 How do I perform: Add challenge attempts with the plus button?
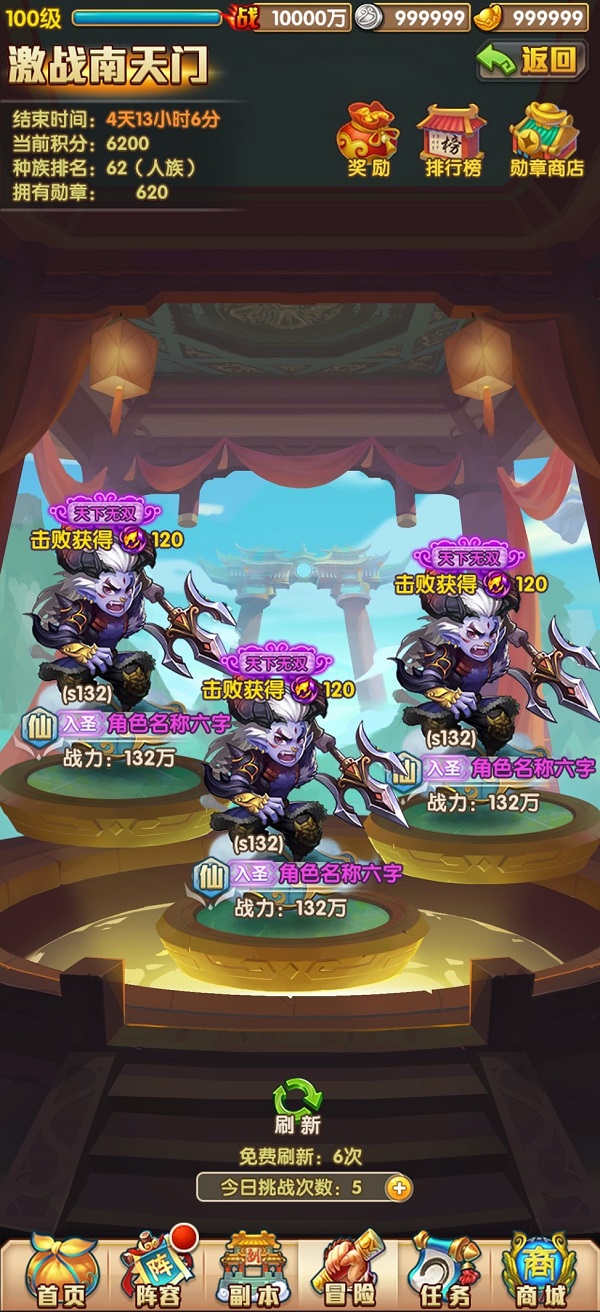point(398,1188)
